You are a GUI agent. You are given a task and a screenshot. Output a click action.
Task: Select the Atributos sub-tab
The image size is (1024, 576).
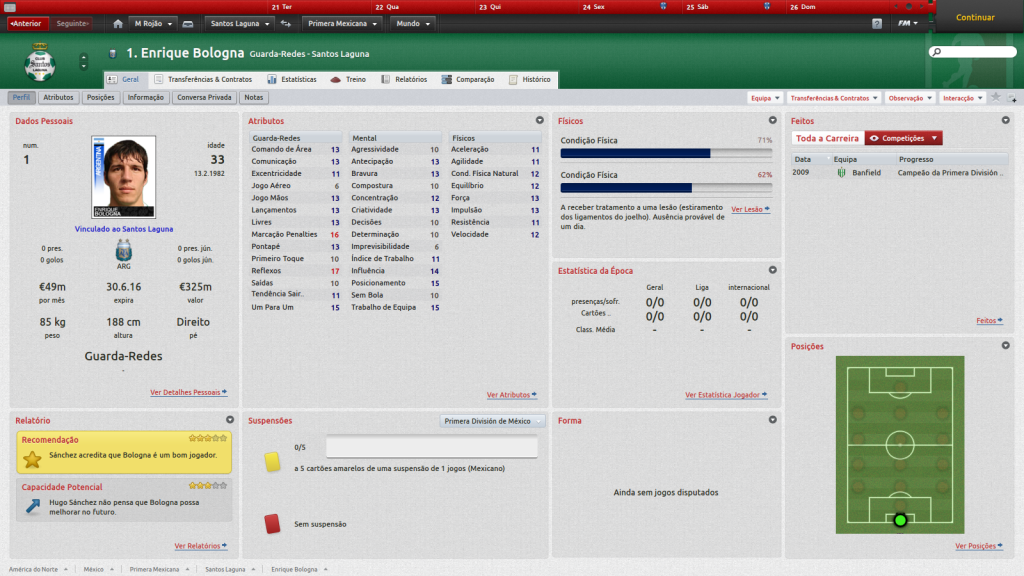tap(58, 98)
